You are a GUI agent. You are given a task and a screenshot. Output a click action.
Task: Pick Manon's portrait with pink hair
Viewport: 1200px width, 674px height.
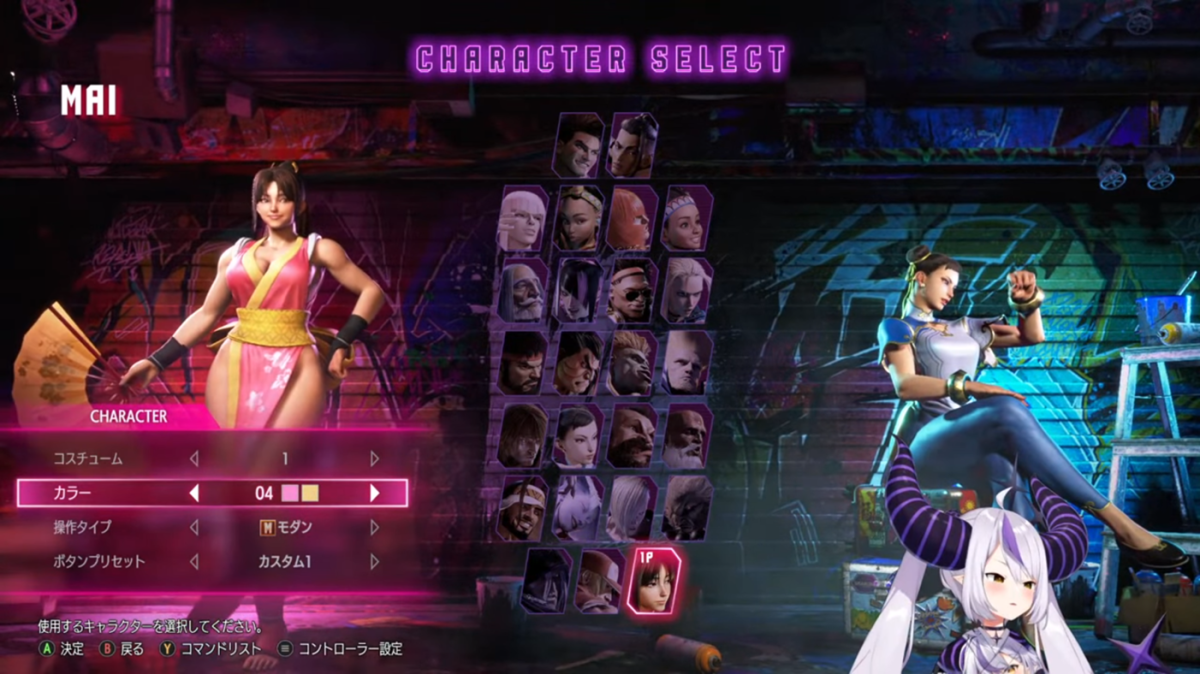523,219
